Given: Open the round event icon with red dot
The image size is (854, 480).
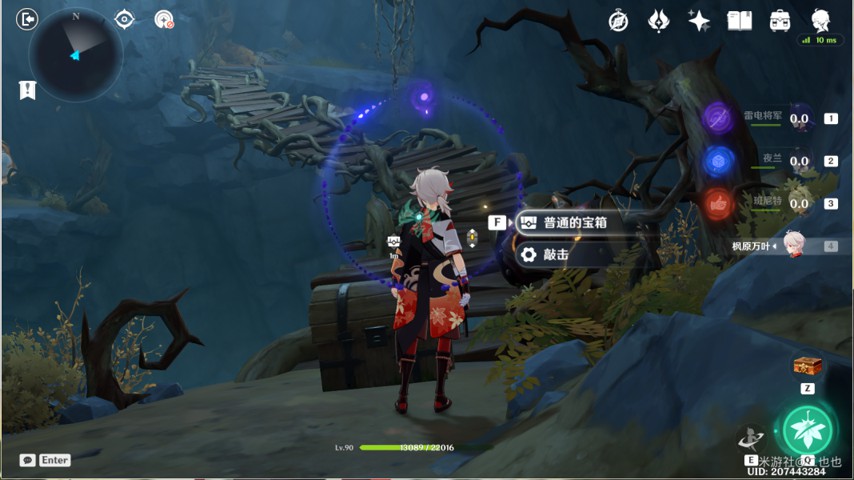Looking at the screenshot, I should [164, 19].
